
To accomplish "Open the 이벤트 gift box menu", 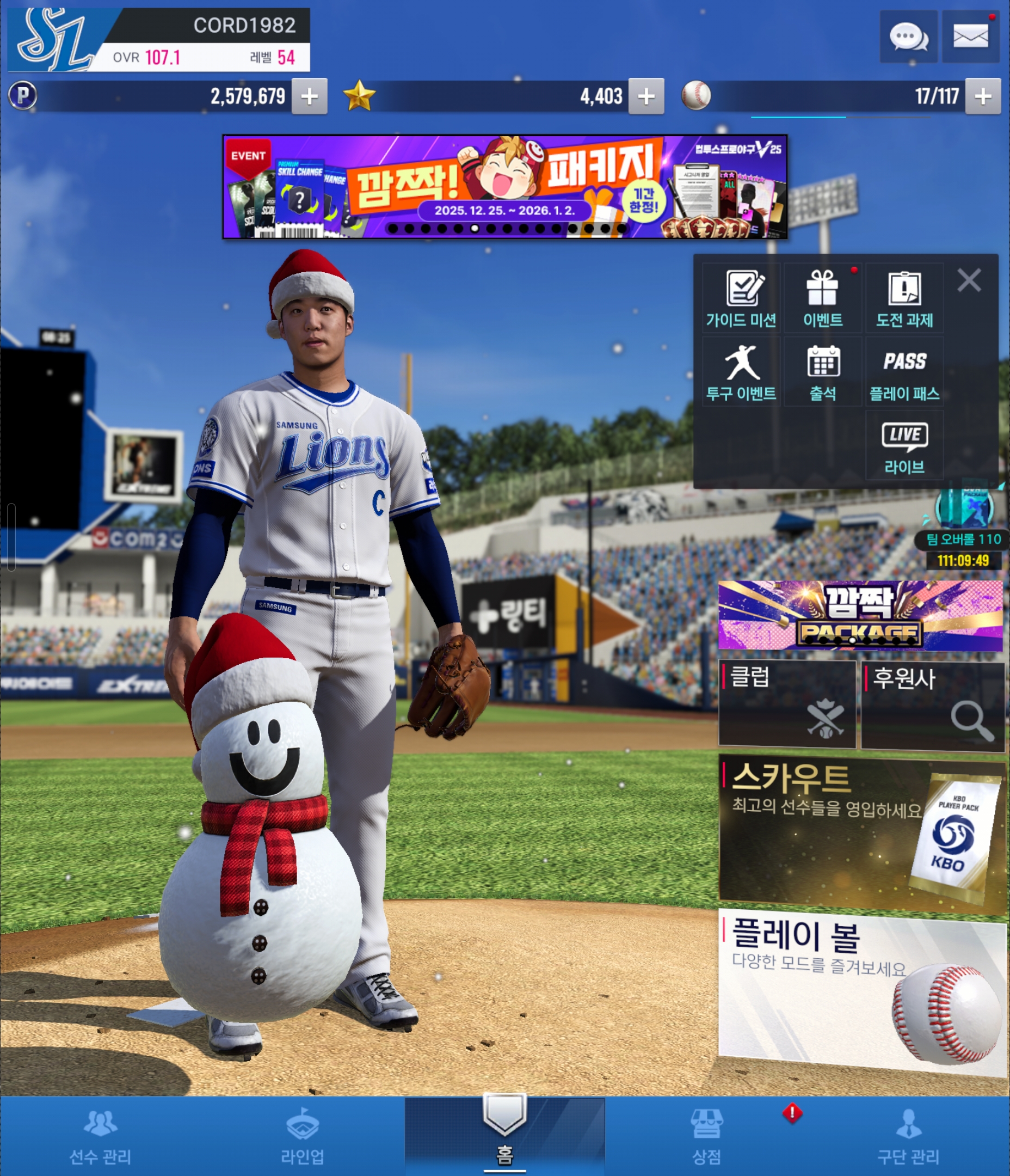I will pos(823,298).
